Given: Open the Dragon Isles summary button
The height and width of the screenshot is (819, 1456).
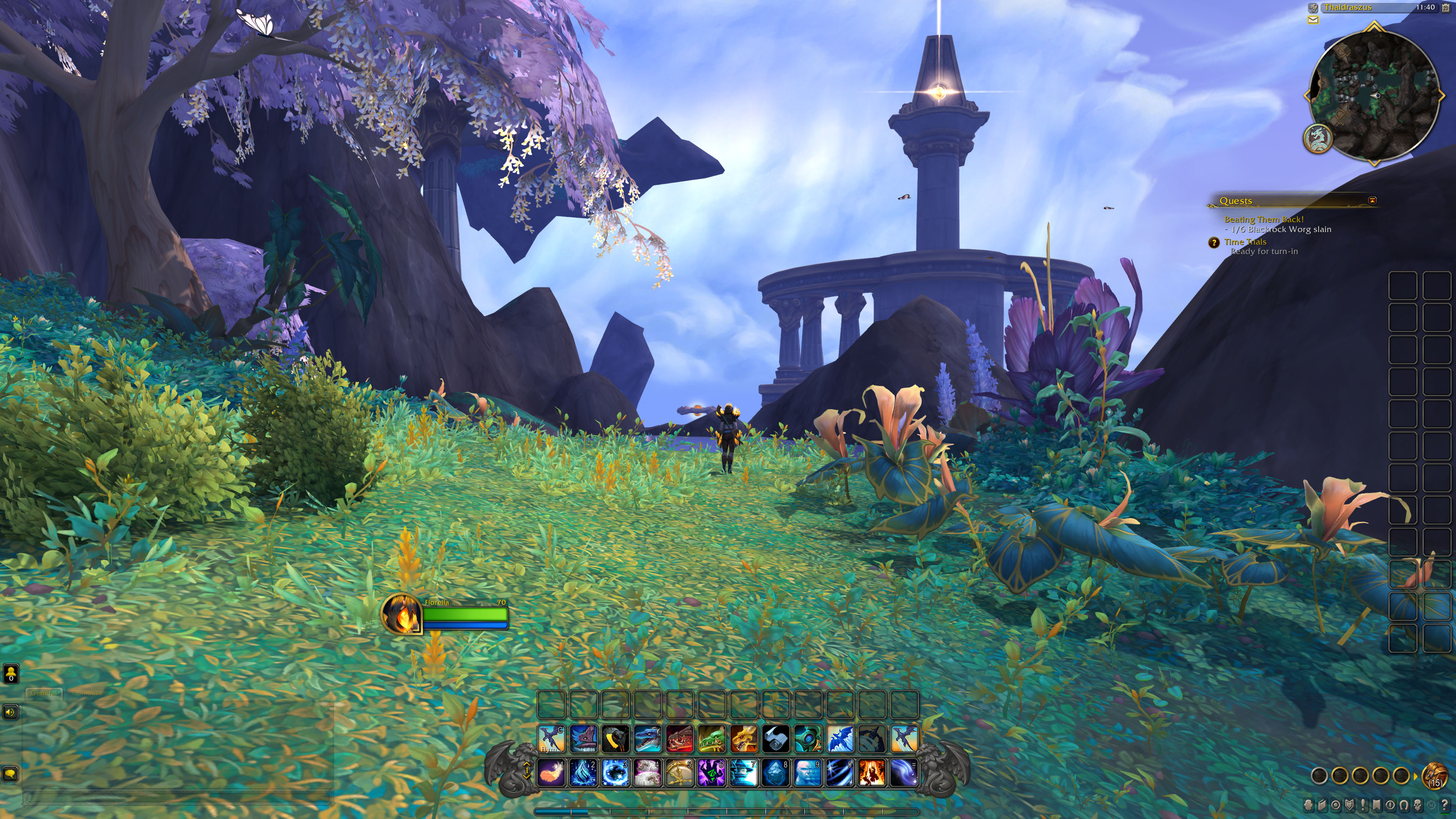Looking at the screenshot, I should click(x=1318, y=138).
